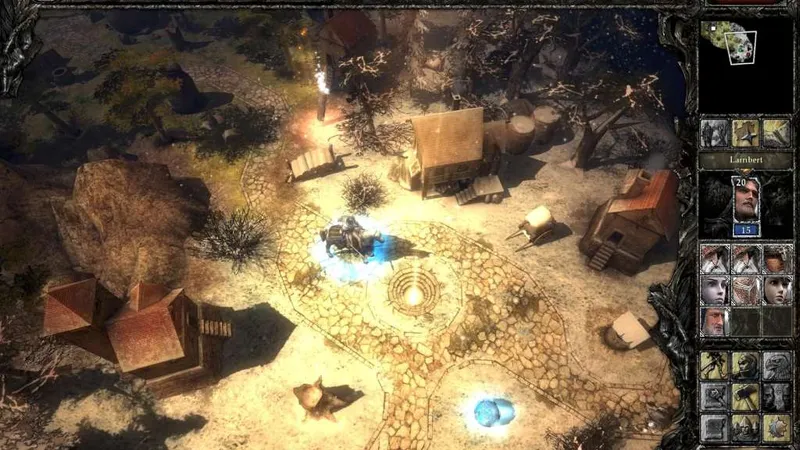Choose the red-hooded party member portrait
Image resolution: width=800 pixels, height=450 pixels.
[x=776, y=259]
